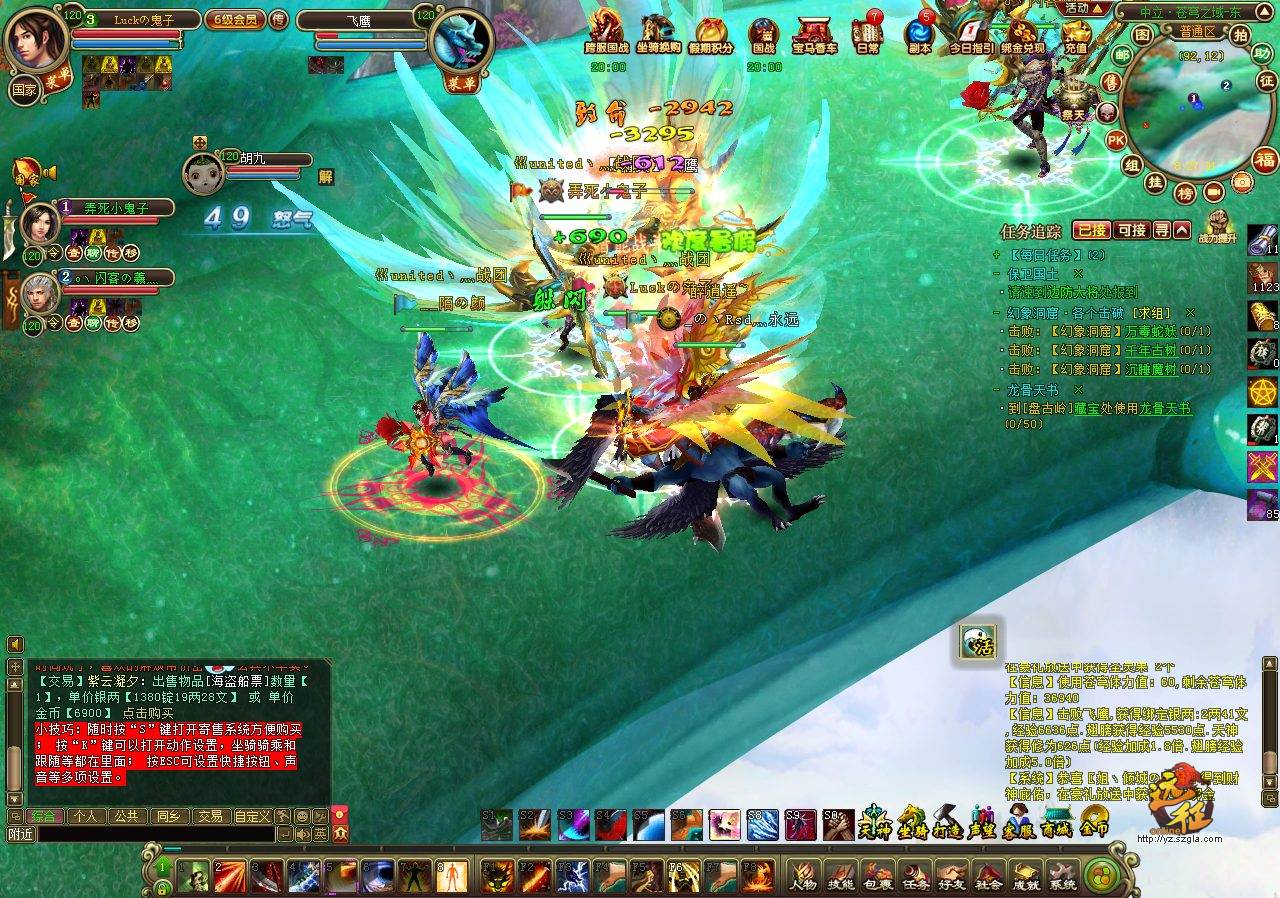The width and height of the screenshot is (1280, 898).
Task: Show accepted quests with 已接 tab
Action: click(1090, 230)
